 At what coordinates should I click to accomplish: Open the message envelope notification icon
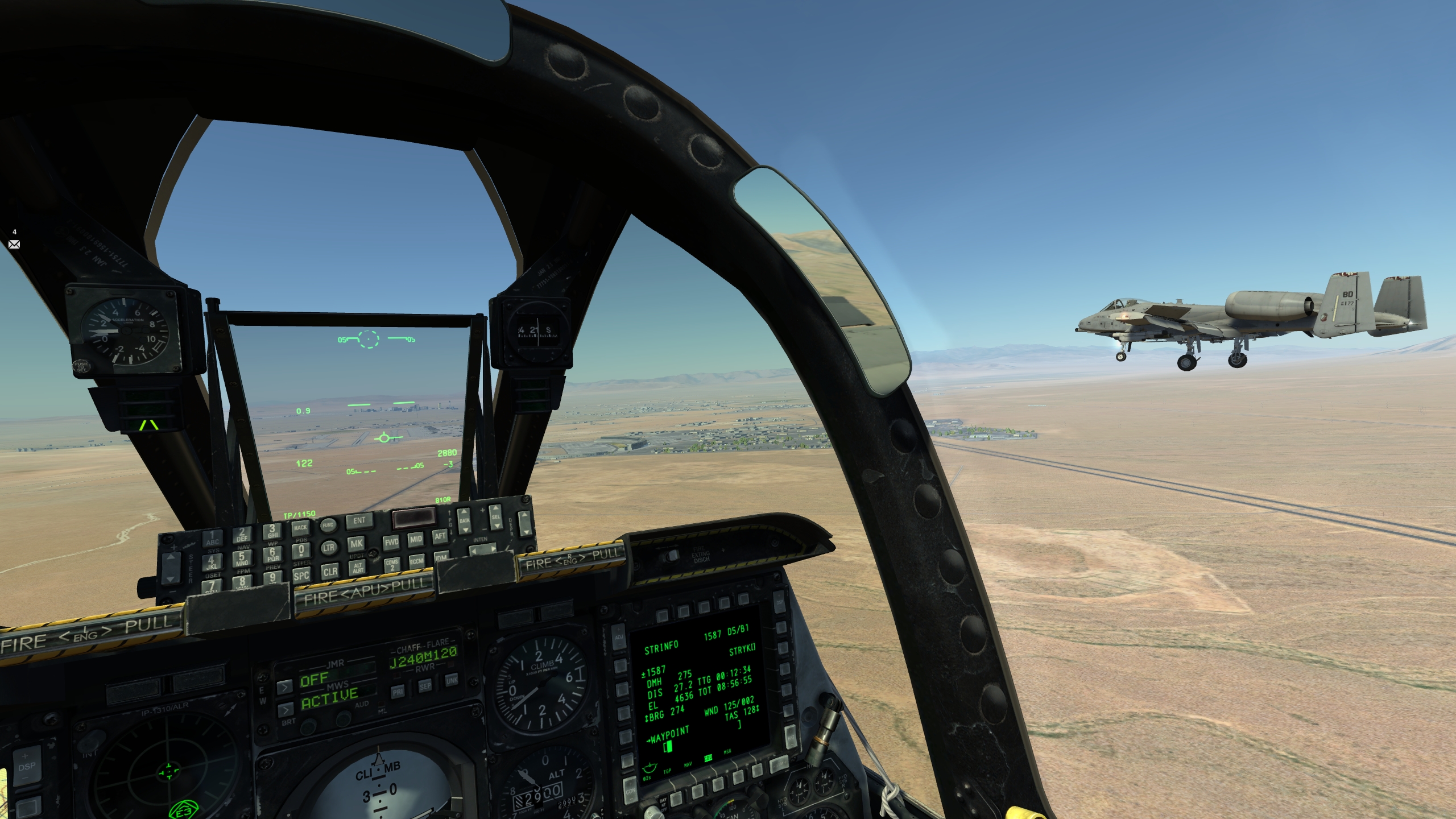14,244
